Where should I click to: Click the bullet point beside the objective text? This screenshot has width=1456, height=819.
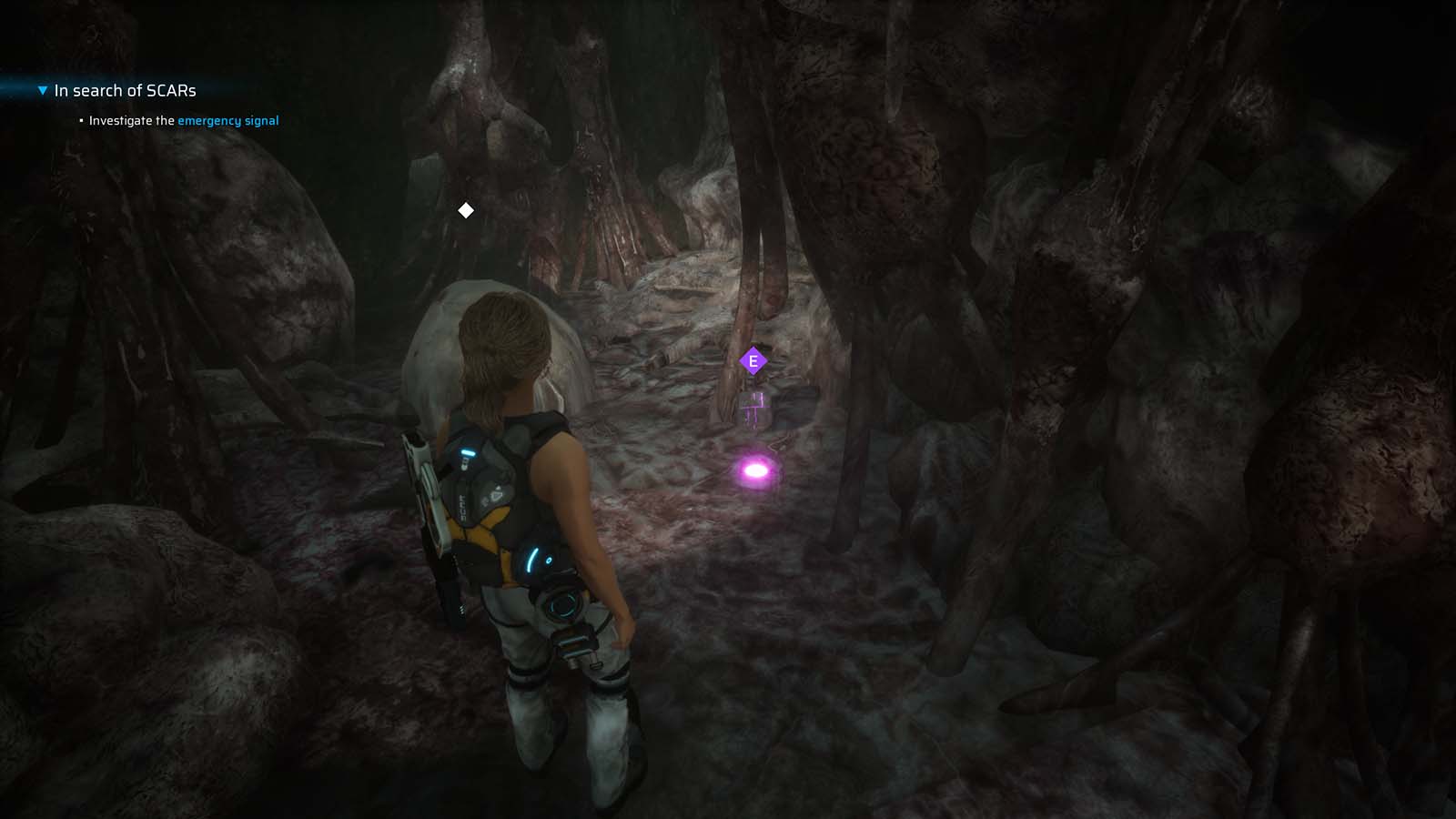point(80,120)
